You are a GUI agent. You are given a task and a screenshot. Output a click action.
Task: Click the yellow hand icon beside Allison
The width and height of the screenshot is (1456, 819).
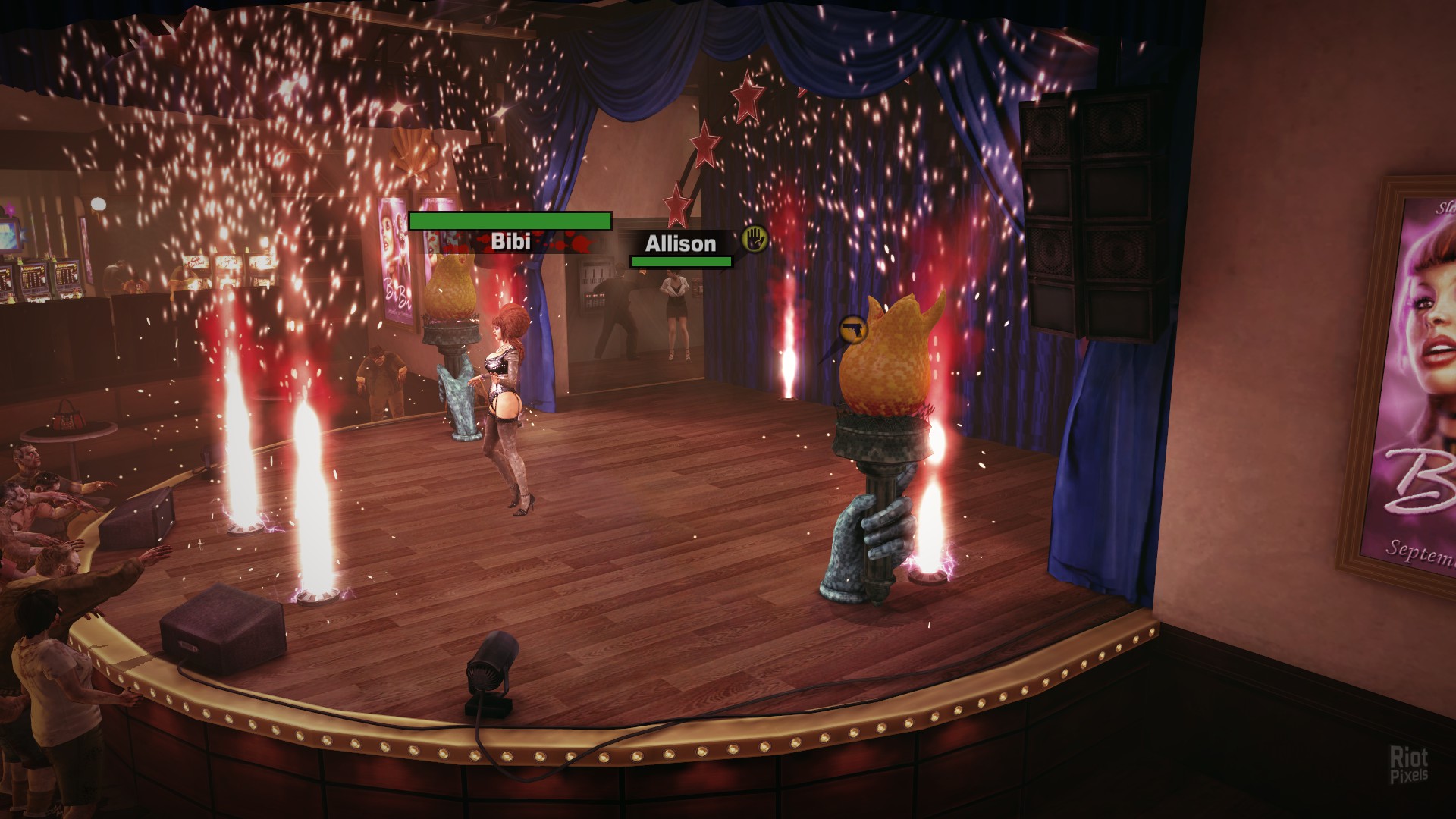coord(755,239)
